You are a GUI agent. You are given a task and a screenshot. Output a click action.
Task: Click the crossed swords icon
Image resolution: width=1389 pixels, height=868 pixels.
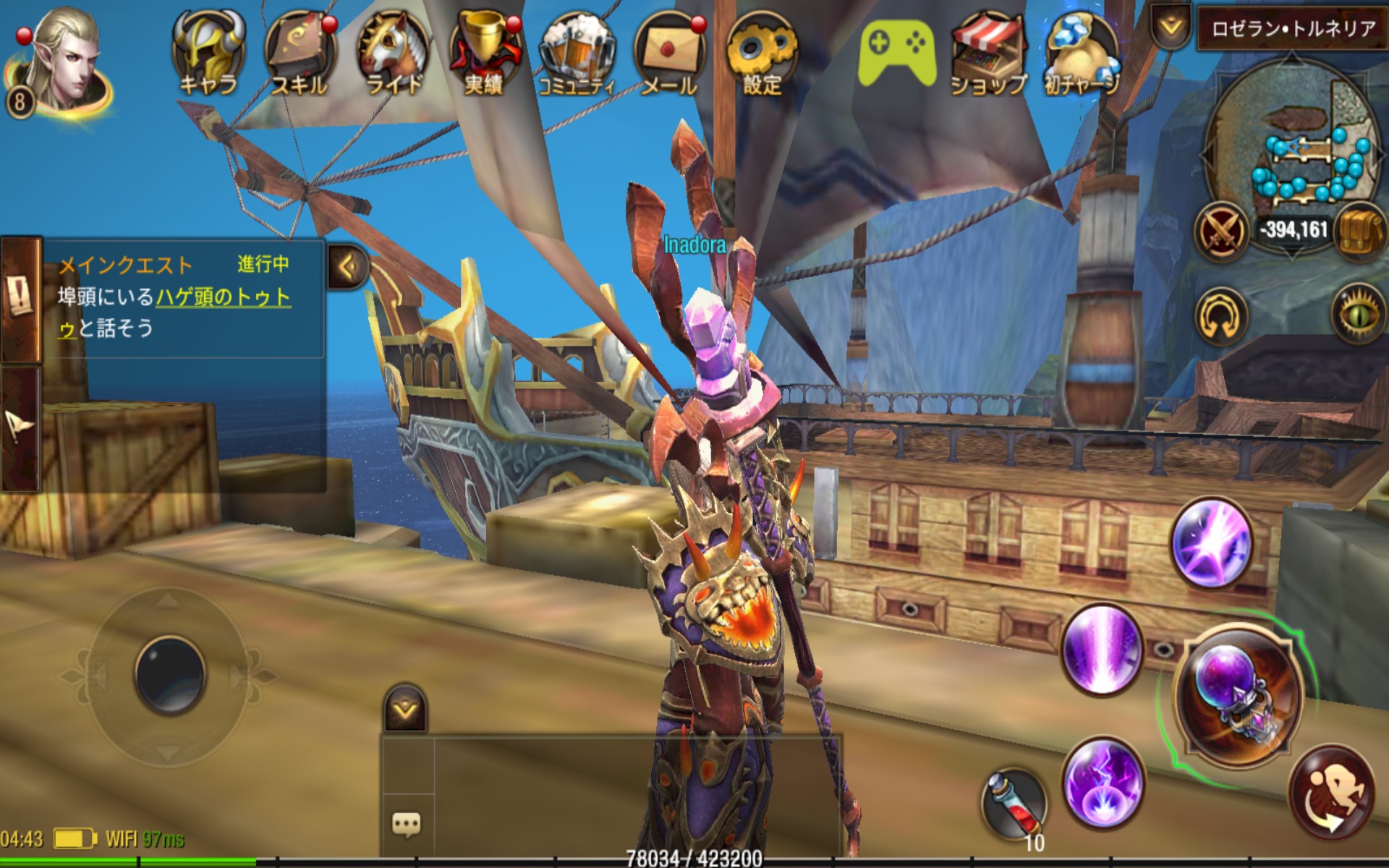click(1223, 231)
